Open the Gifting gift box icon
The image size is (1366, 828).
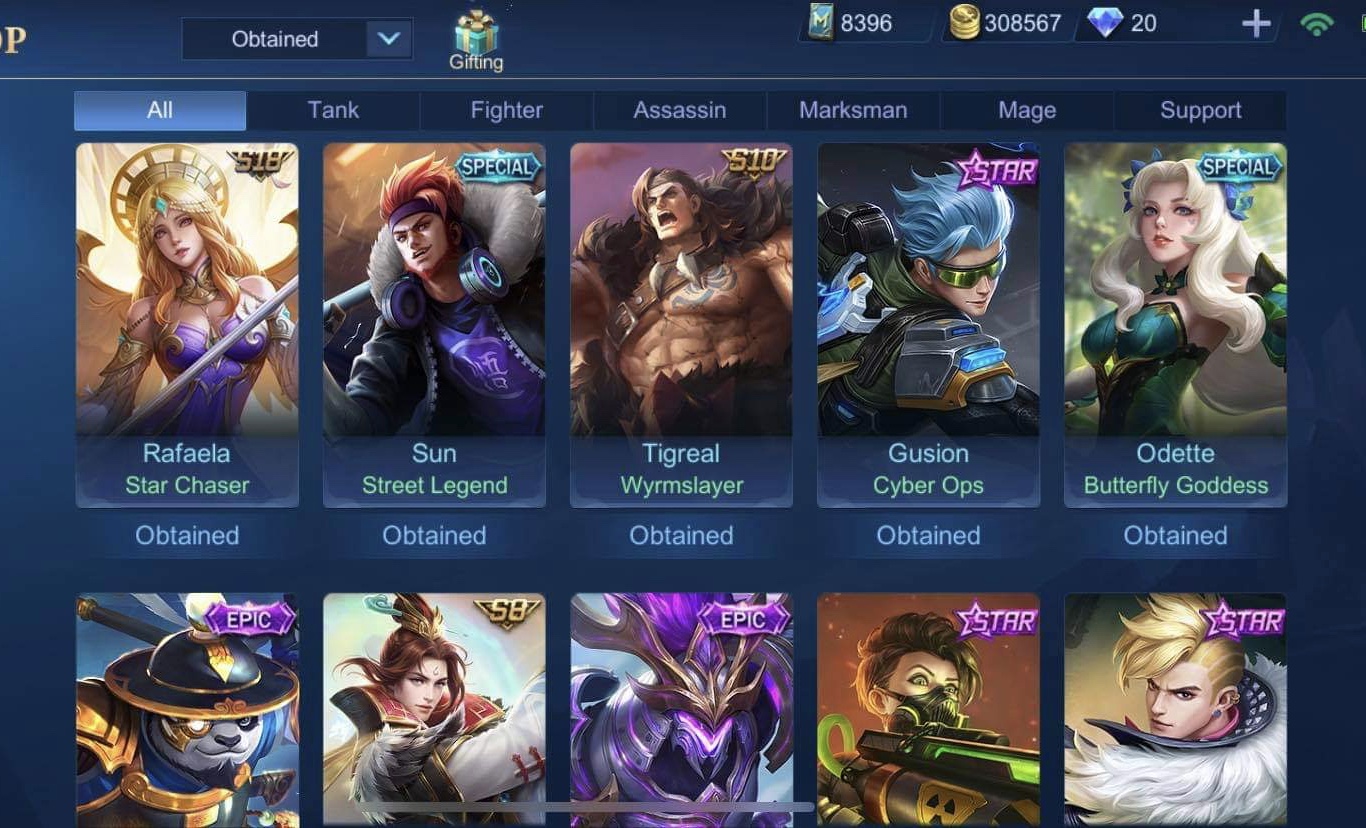[477, 30]
